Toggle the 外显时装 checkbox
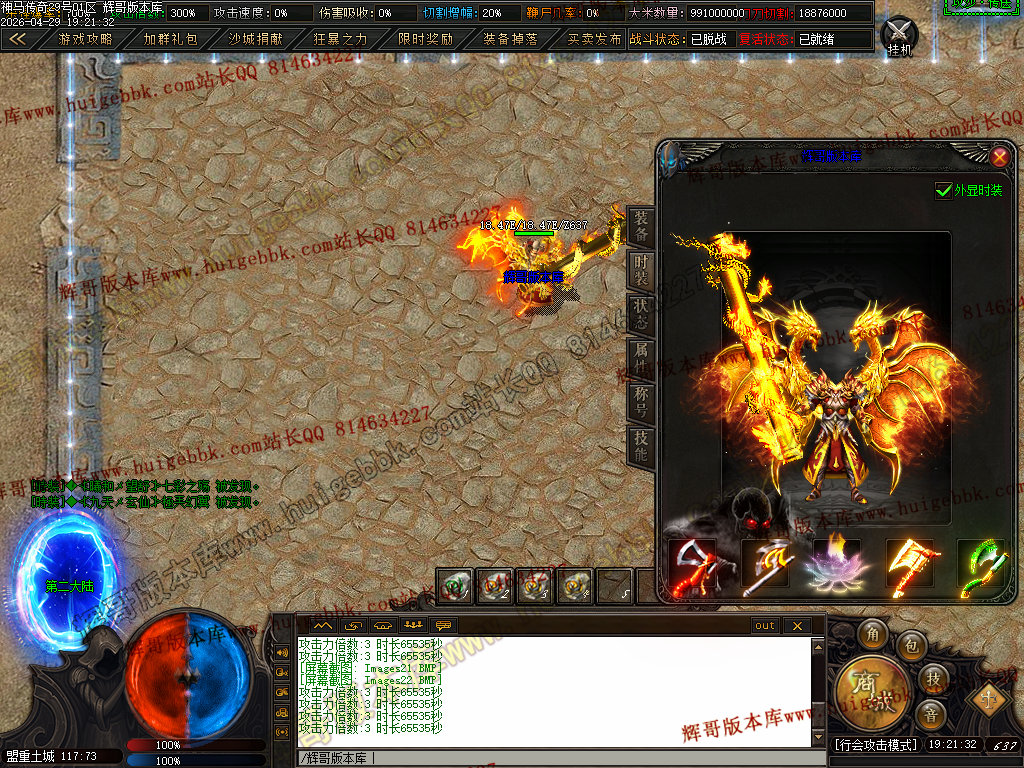 tap(943, 190)
